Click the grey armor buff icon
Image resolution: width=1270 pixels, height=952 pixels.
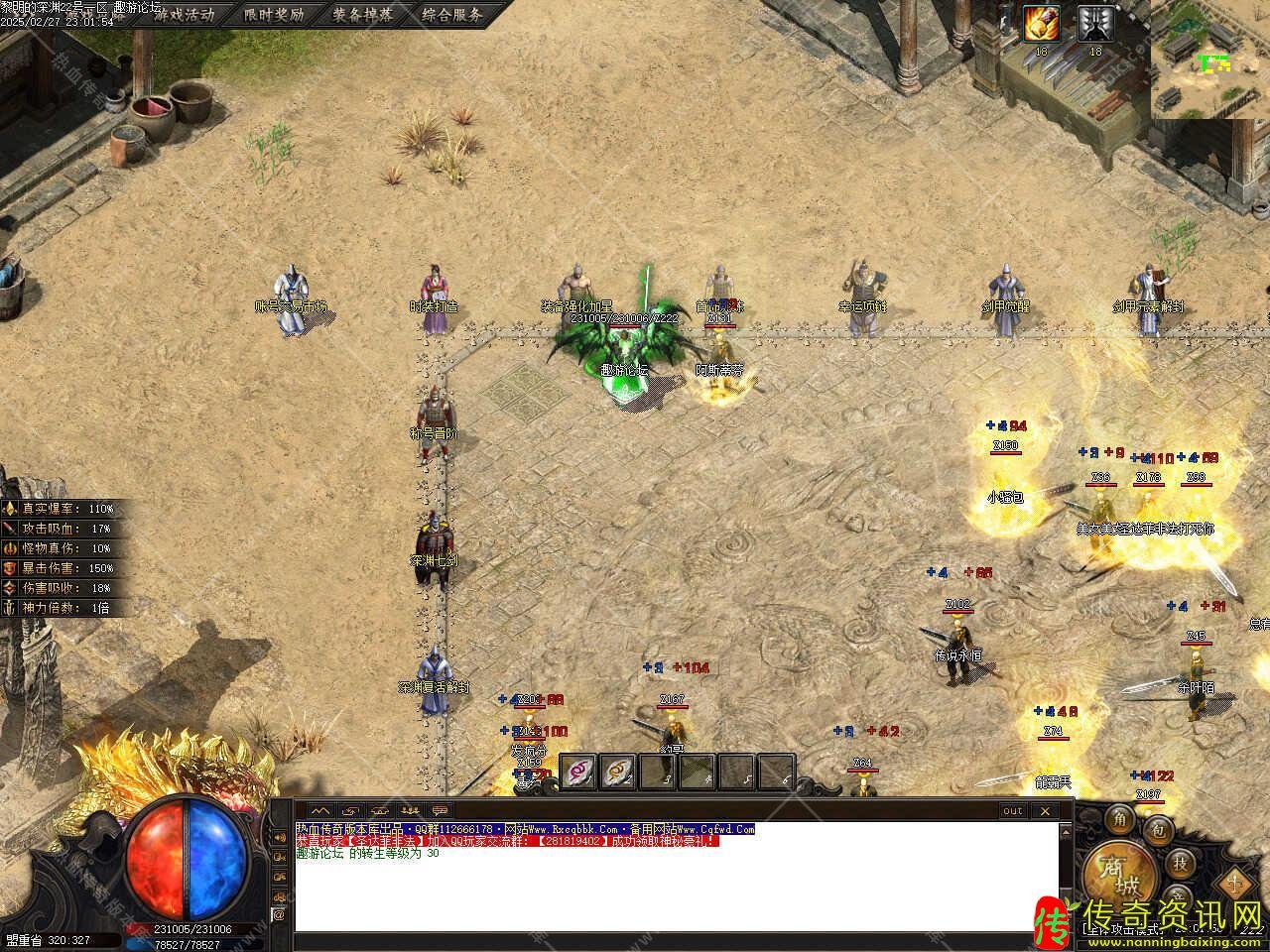click(x=1095, y=24)
